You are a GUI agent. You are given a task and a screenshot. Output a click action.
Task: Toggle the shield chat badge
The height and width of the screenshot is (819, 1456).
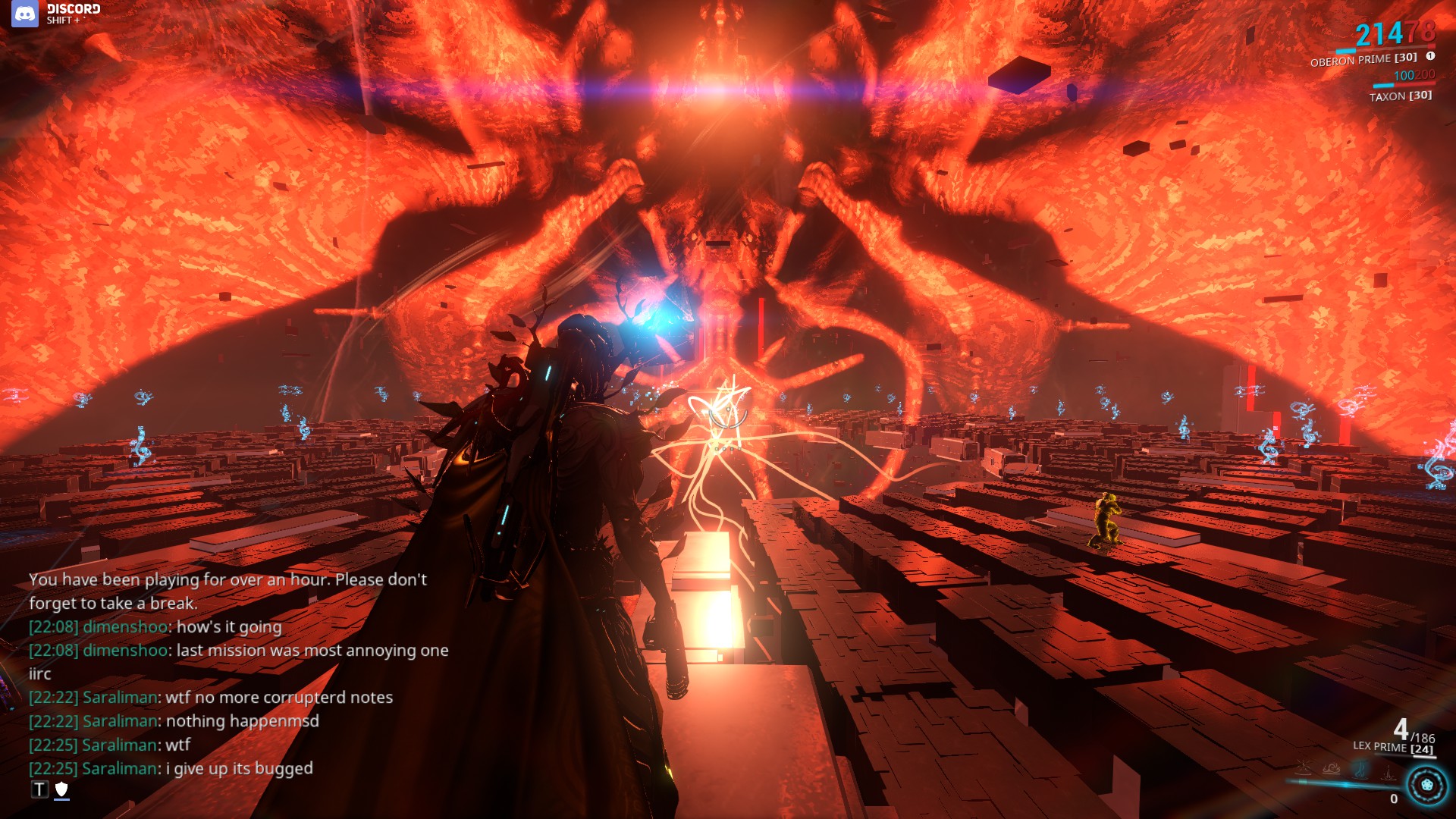pyautogui.click(x=61, y=789)
